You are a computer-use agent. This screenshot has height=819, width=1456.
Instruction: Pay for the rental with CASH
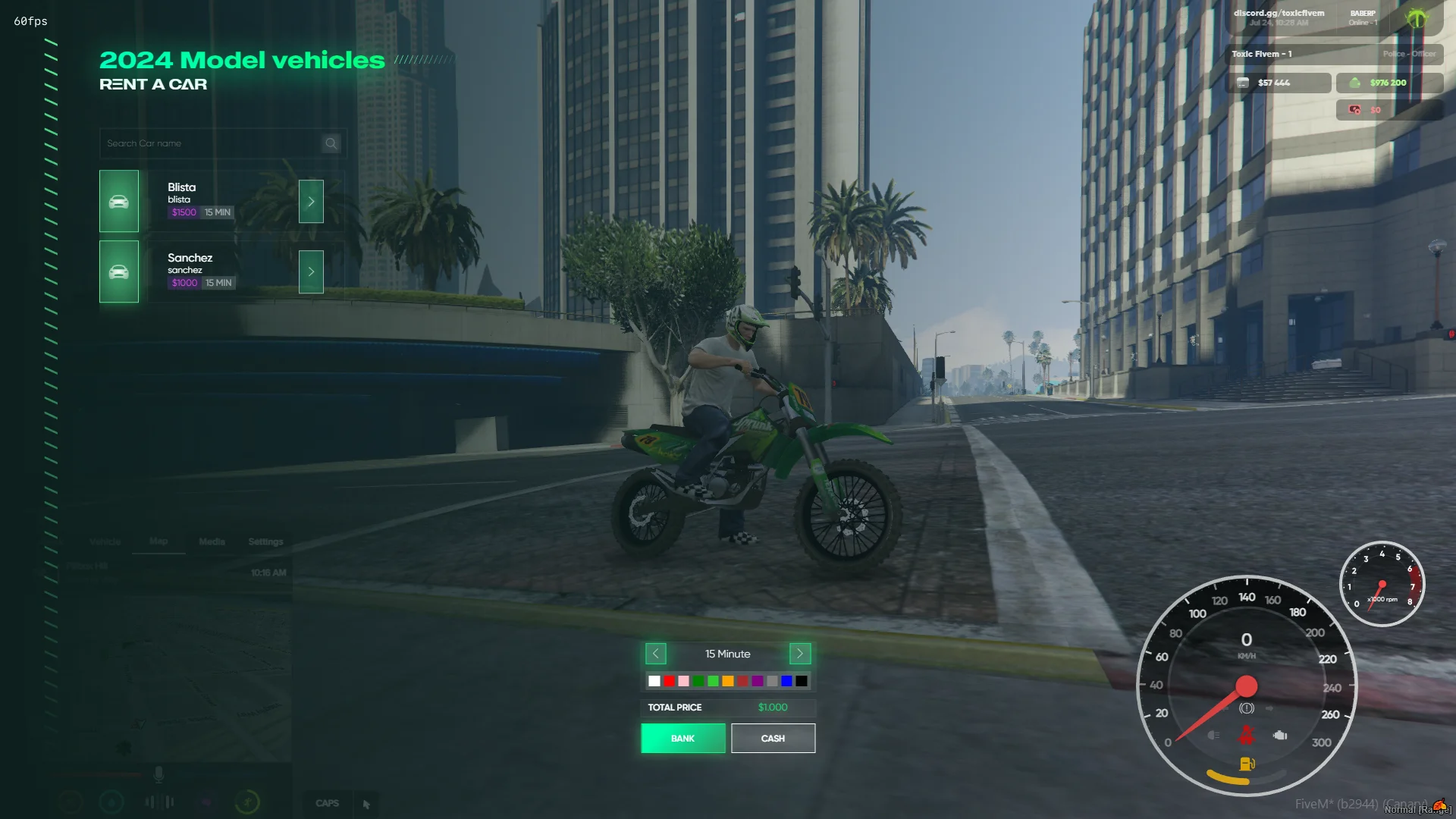pos(773,738)
